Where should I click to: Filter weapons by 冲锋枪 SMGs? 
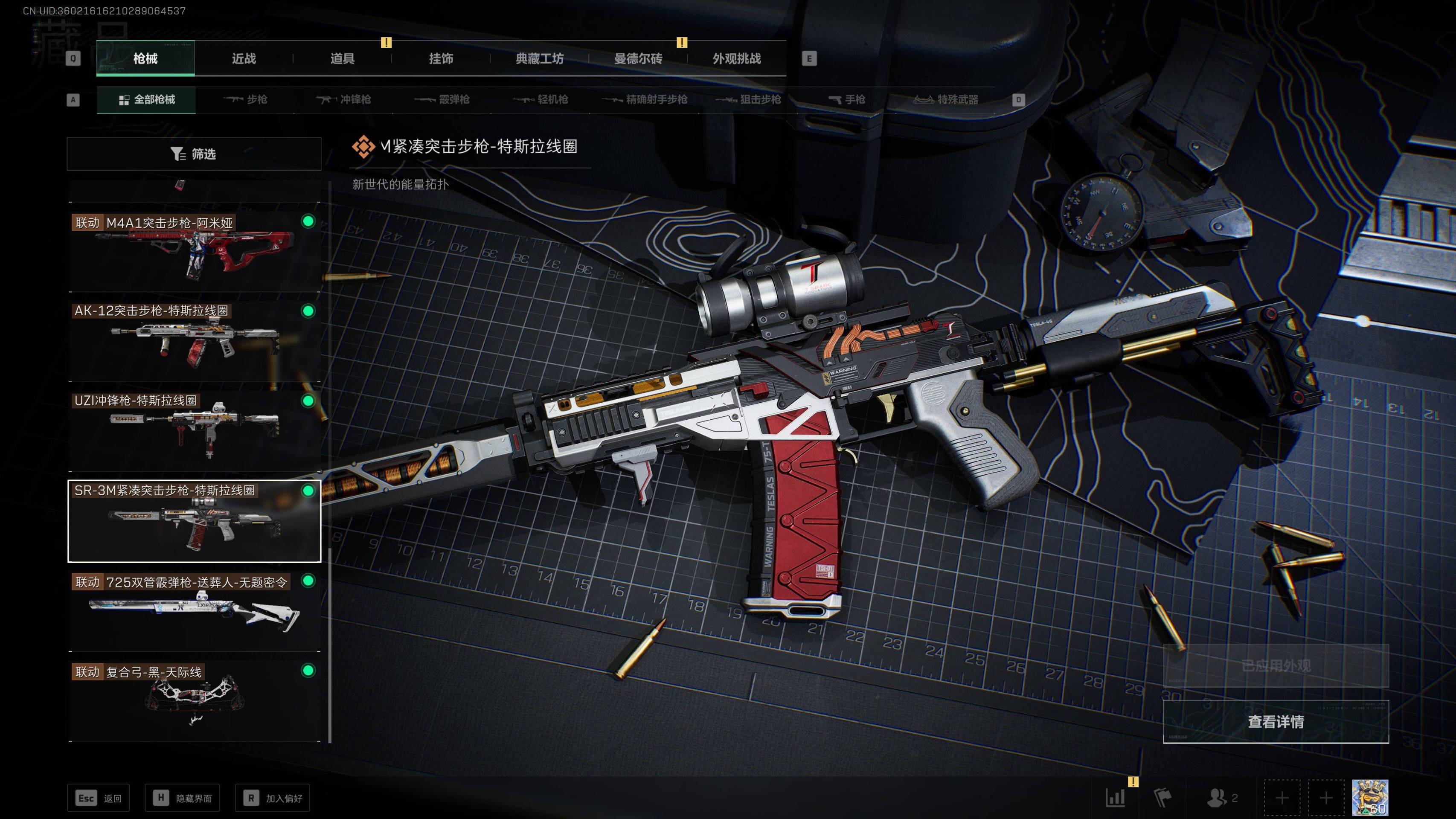coord(344,99)
